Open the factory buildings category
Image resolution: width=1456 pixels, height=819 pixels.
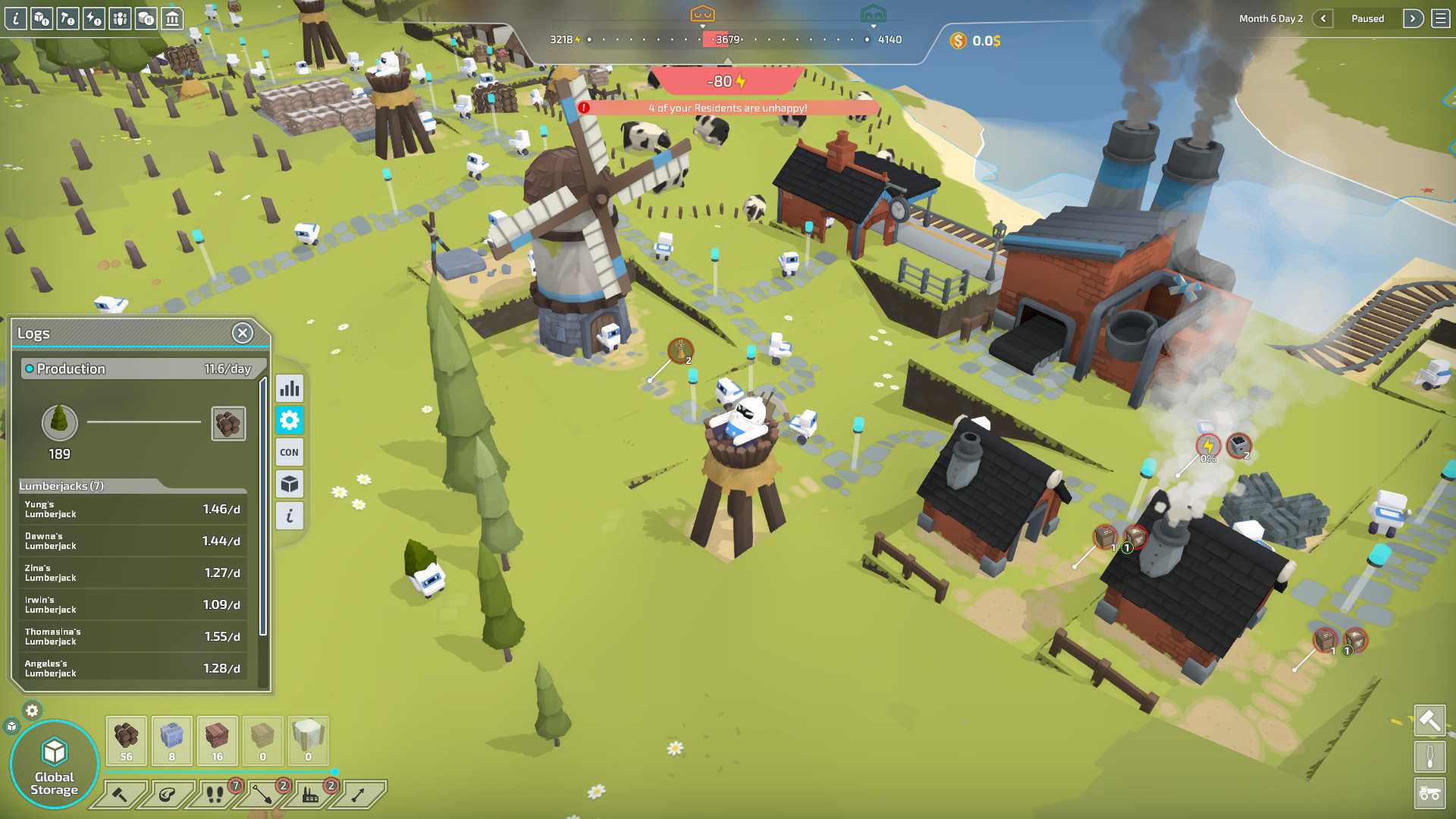click(x=310, y=795)
